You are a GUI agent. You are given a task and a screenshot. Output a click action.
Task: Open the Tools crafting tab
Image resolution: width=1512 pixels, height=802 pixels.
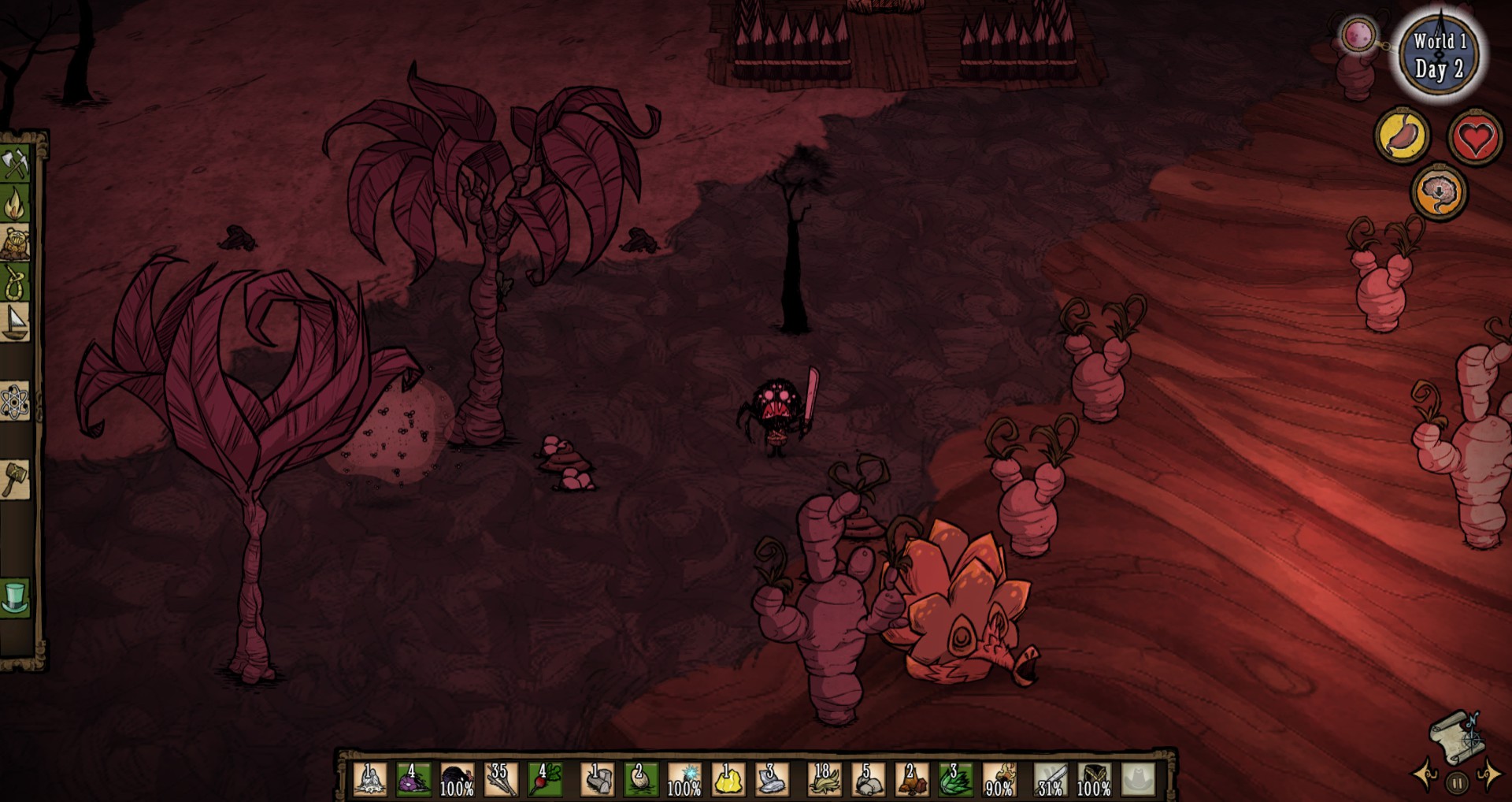coord(15,164)
